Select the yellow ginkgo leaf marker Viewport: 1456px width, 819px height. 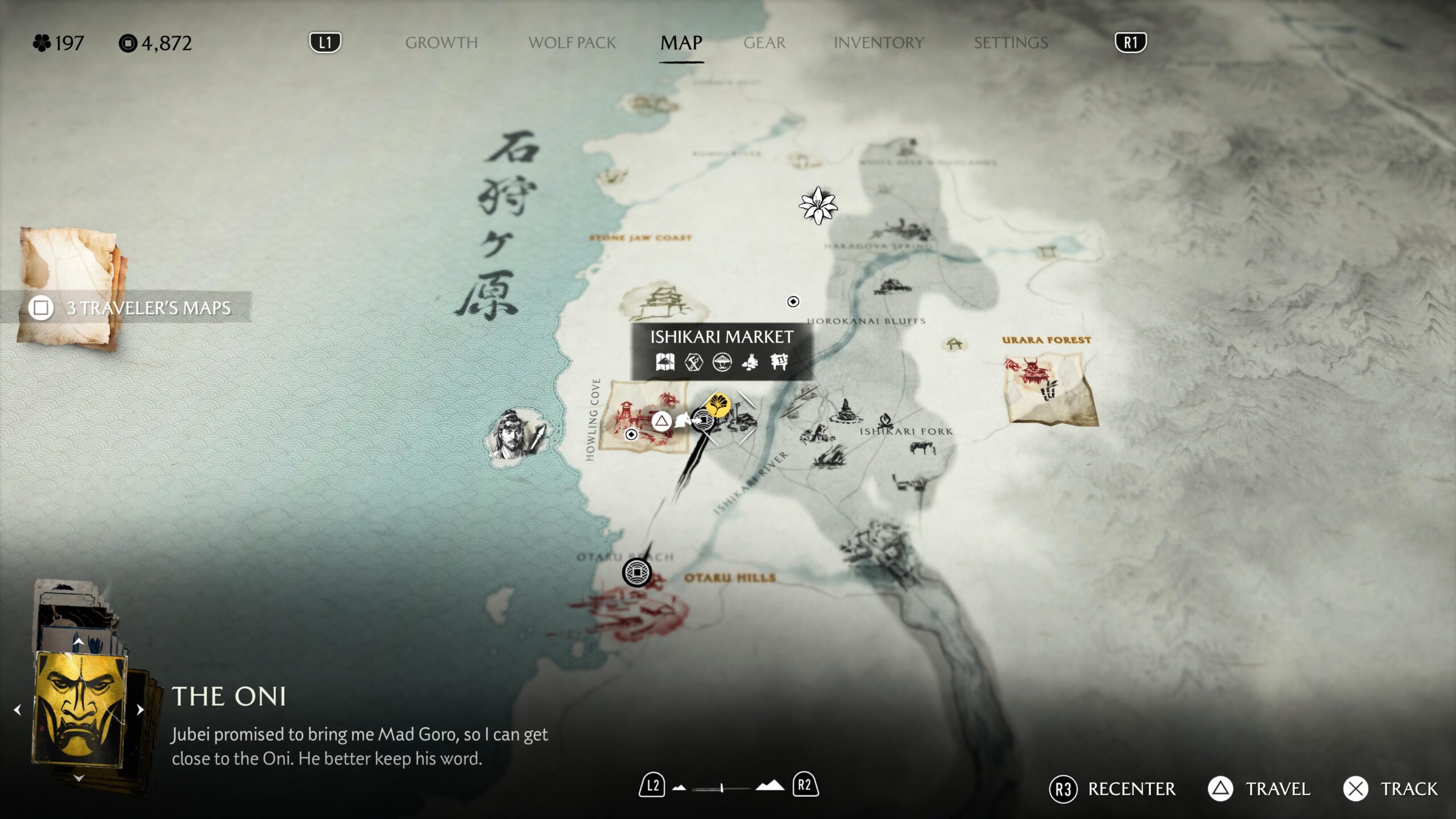pyautogui.click(x=718, y=405)
